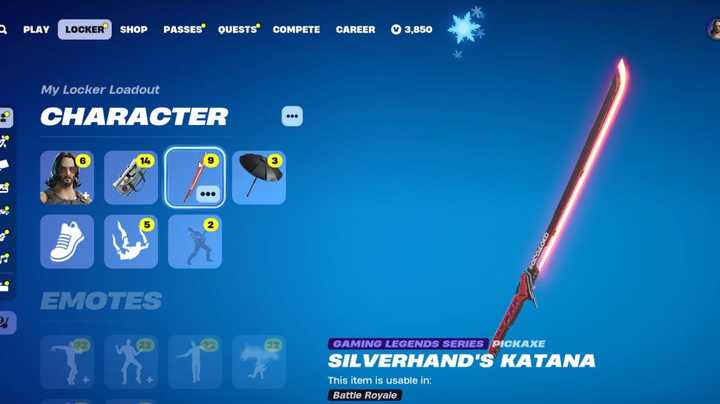720x404 pixels.
Task: Open the Passes tab
Action: pyautogui.click(x=183, y=30)
